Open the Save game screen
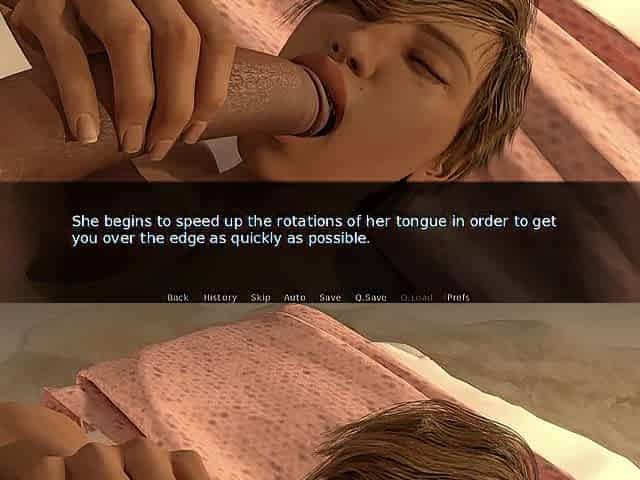 330,297
